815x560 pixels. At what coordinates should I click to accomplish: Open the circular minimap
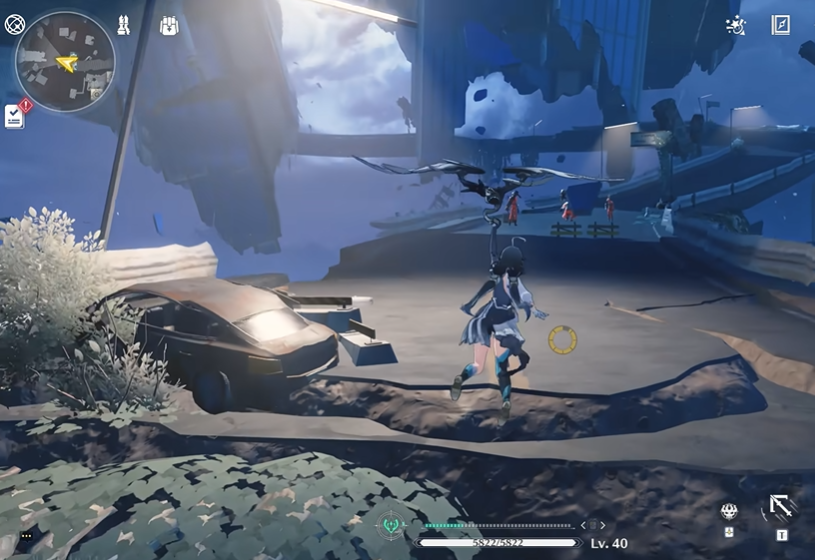pos(64,62)
